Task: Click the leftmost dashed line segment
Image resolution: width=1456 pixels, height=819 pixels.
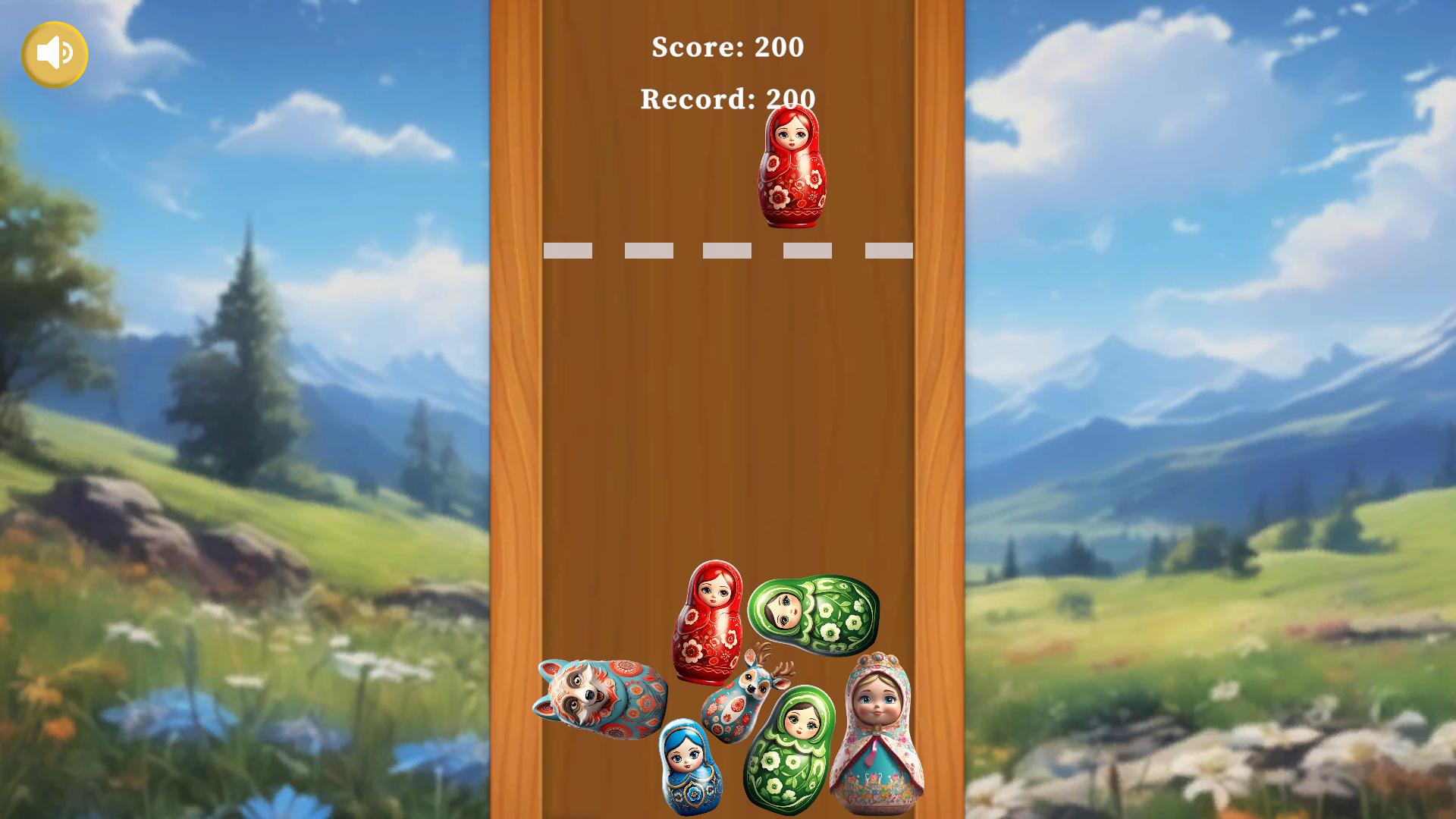Action: point(570,250)
